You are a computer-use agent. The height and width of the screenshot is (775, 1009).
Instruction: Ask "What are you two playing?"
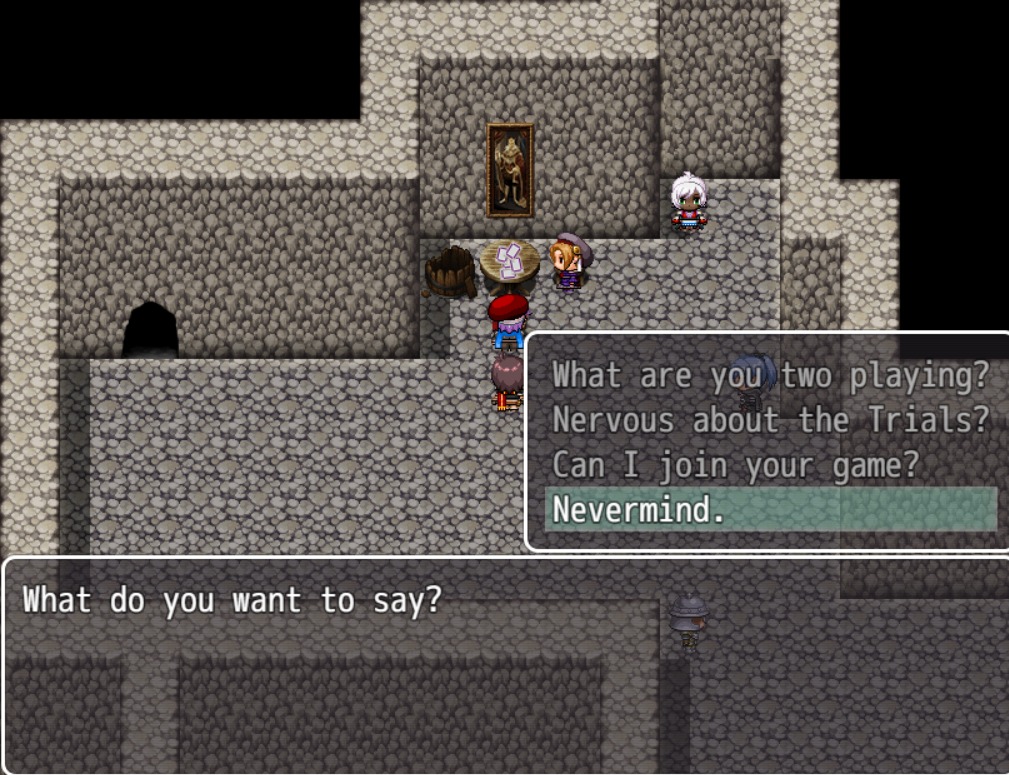770,376
